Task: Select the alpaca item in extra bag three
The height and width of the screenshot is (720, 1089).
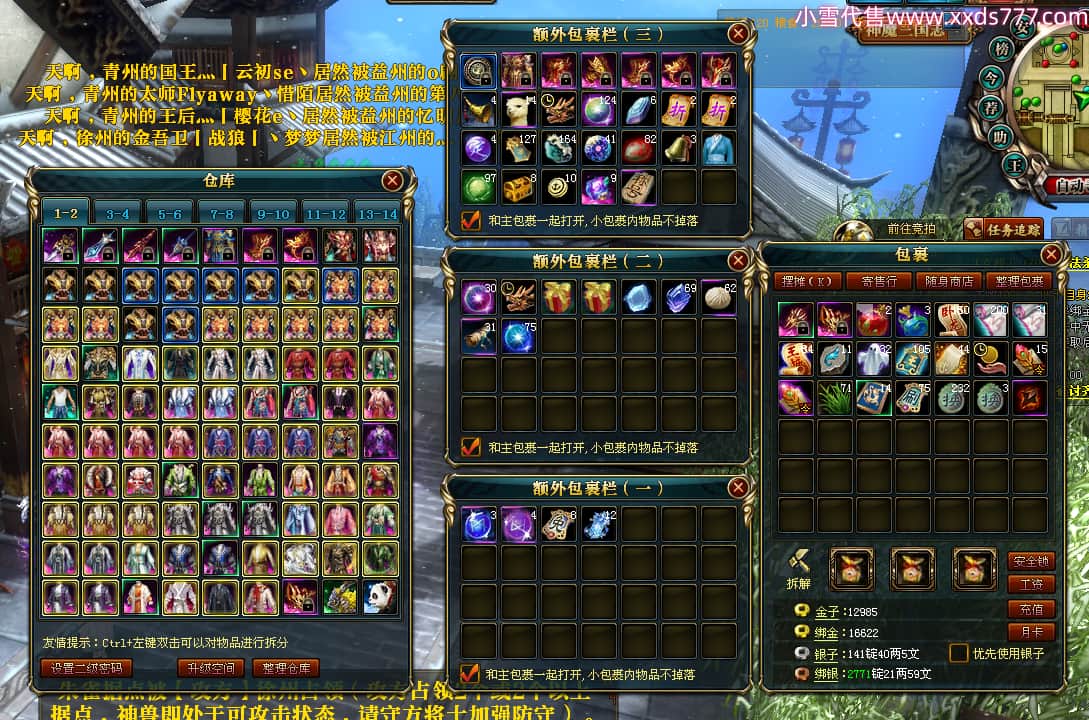Action: (519, 109)
